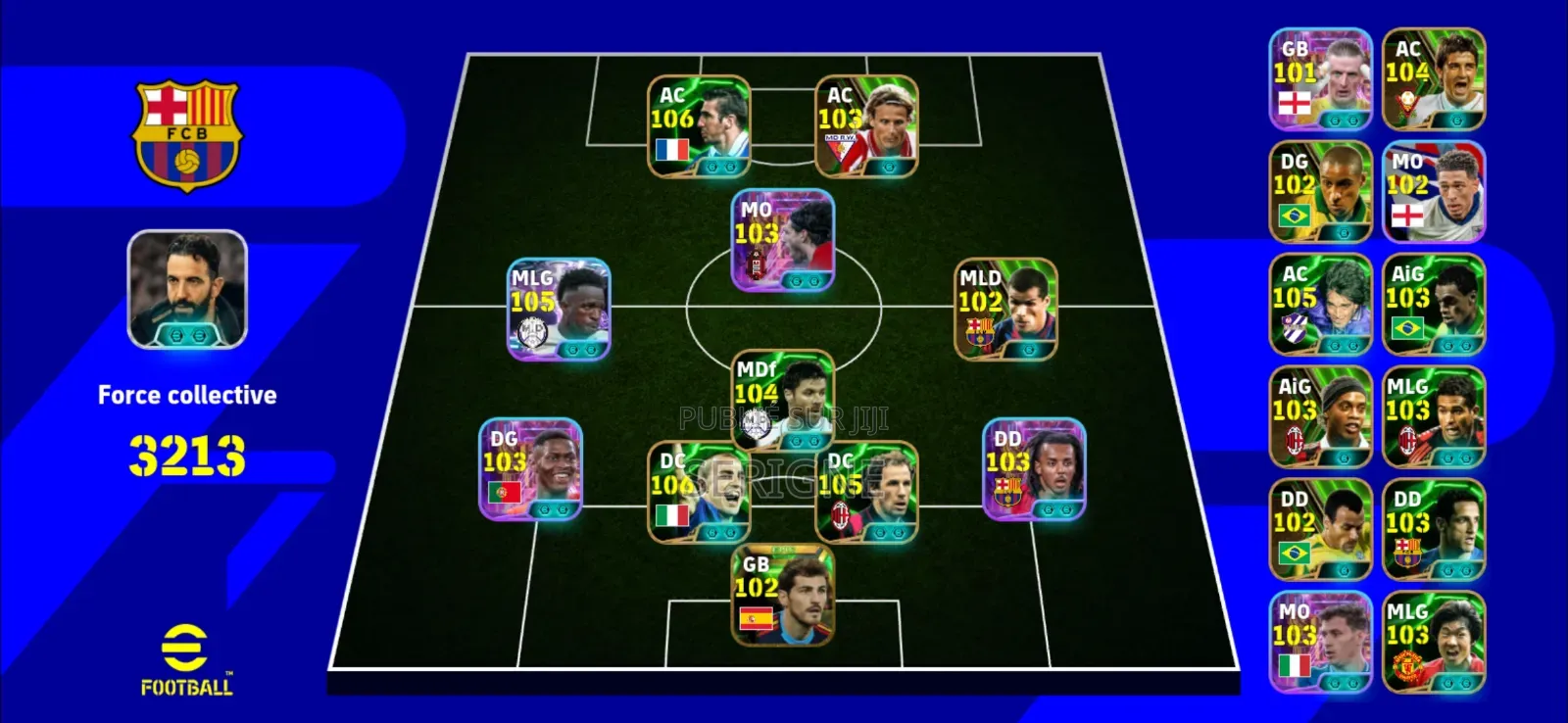The height and width of the screenshot is (723, 1568).
Task: Click the Force collective 3213 rating
Action: click(186, 451)
